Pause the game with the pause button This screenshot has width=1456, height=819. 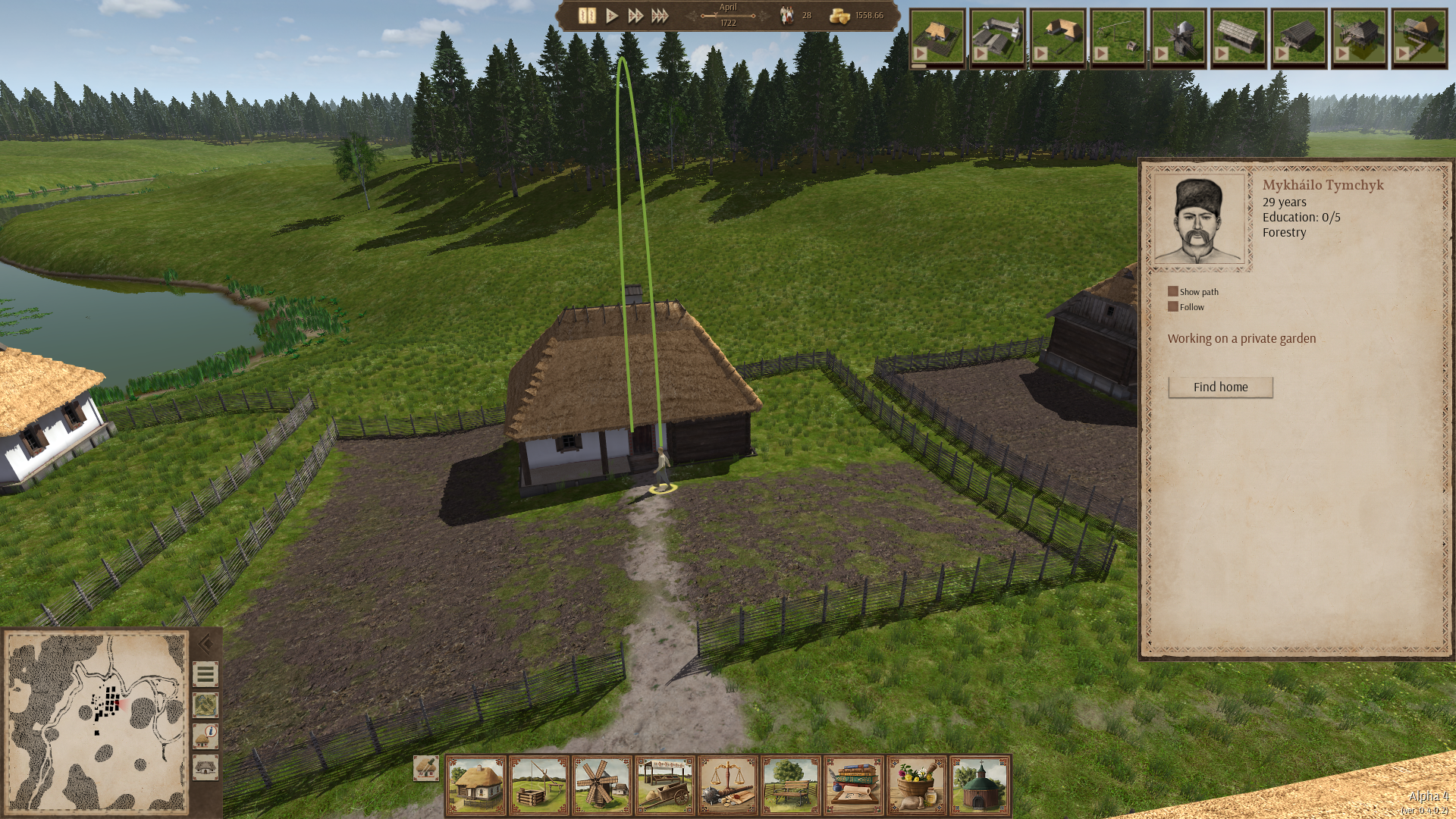click(586, 15)
